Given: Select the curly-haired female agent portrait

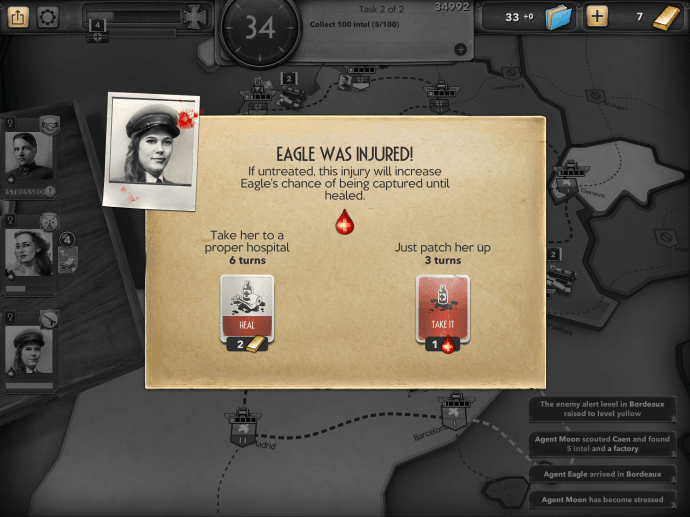Looking at the screenshot, I should coord(27,252).
